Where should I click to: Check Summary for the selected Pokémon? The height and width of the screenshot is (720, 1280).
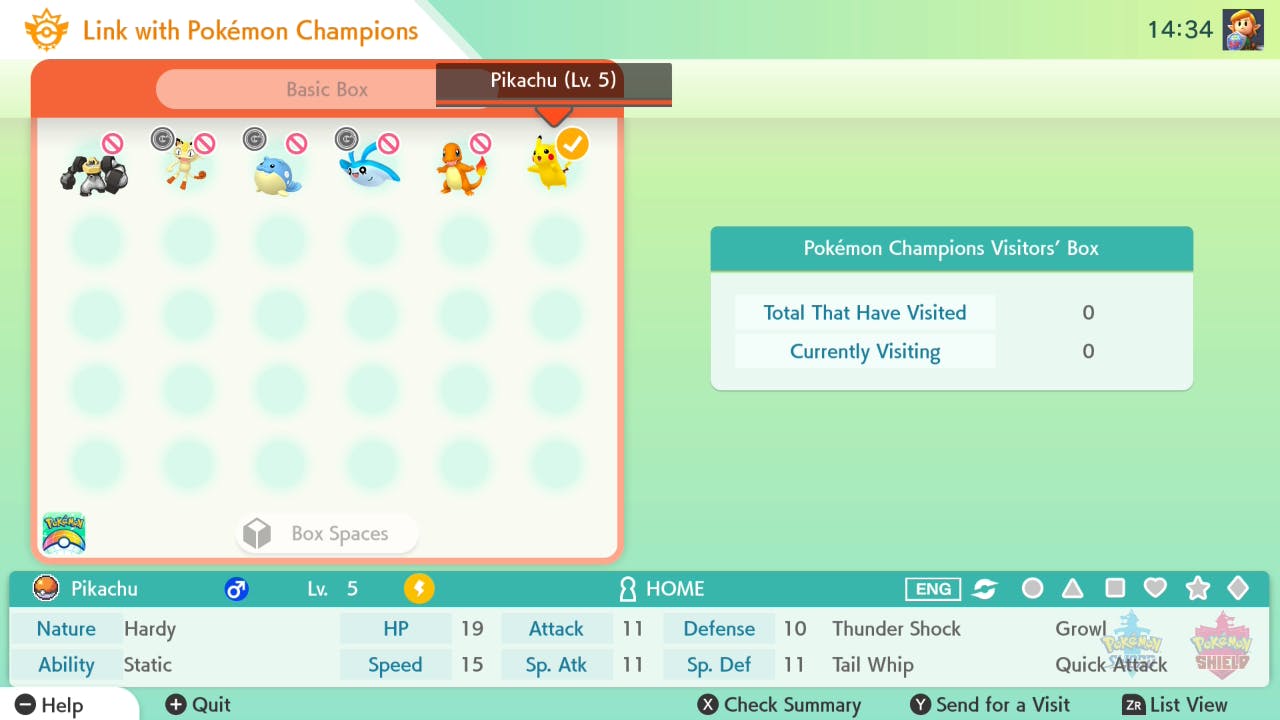[779, 705]
